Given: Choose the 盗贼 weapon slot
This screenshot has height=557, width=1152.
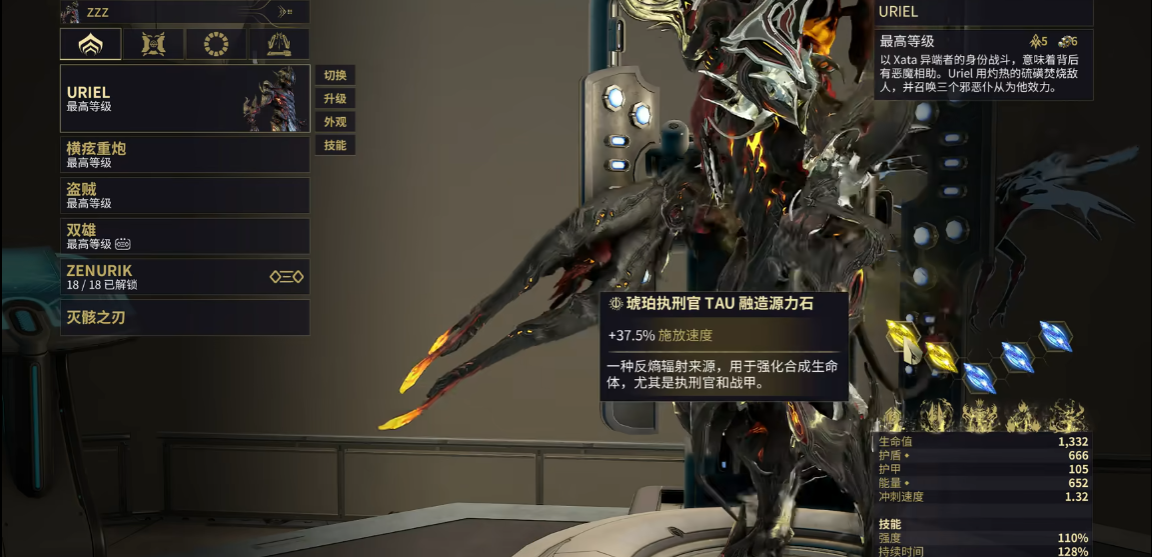Looking at the screenshot, I should pos(185,195).
